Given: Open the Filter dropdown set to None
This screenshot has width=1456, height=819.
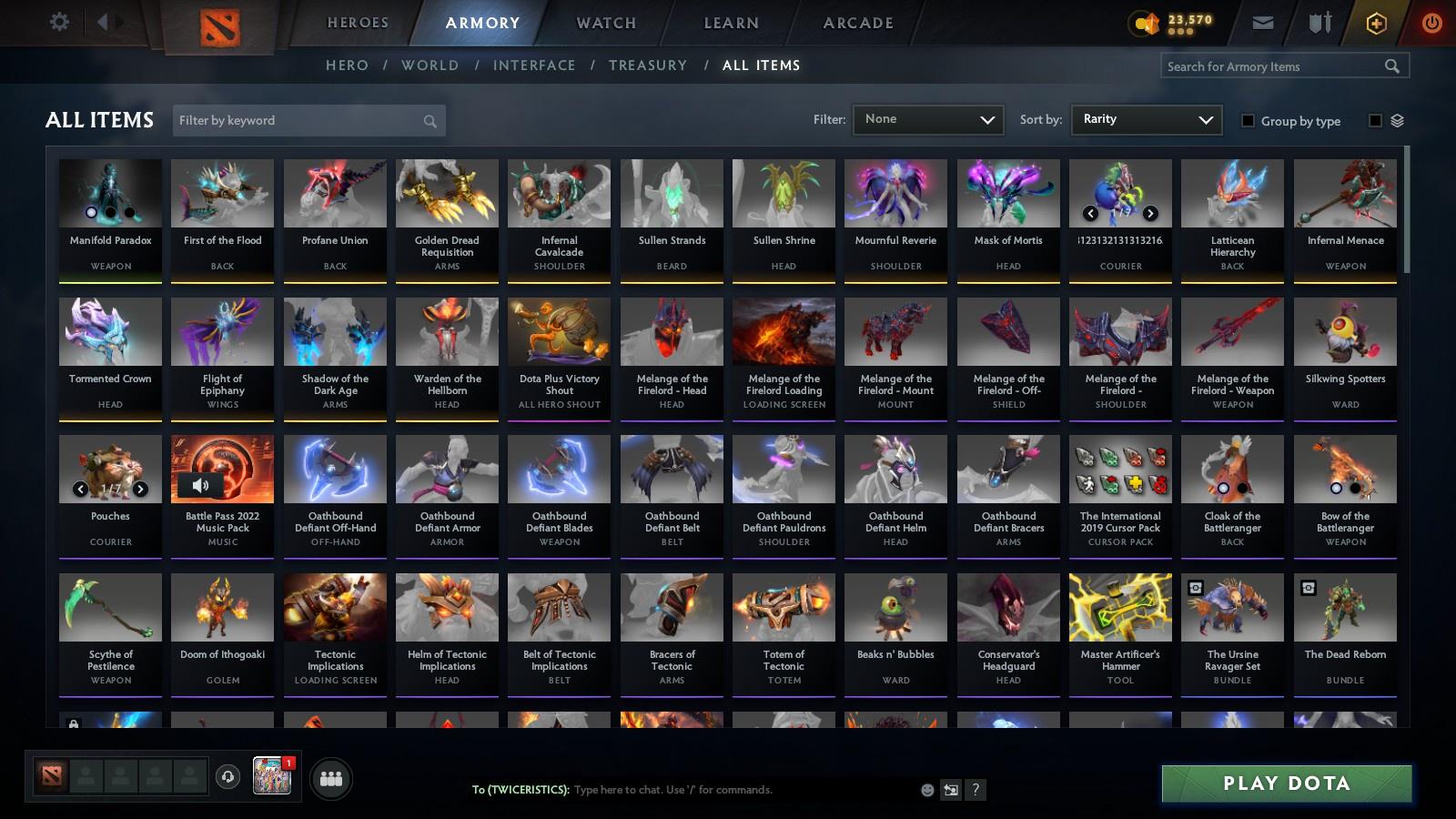Looking at the screenshot, I should tap(927, 119).
